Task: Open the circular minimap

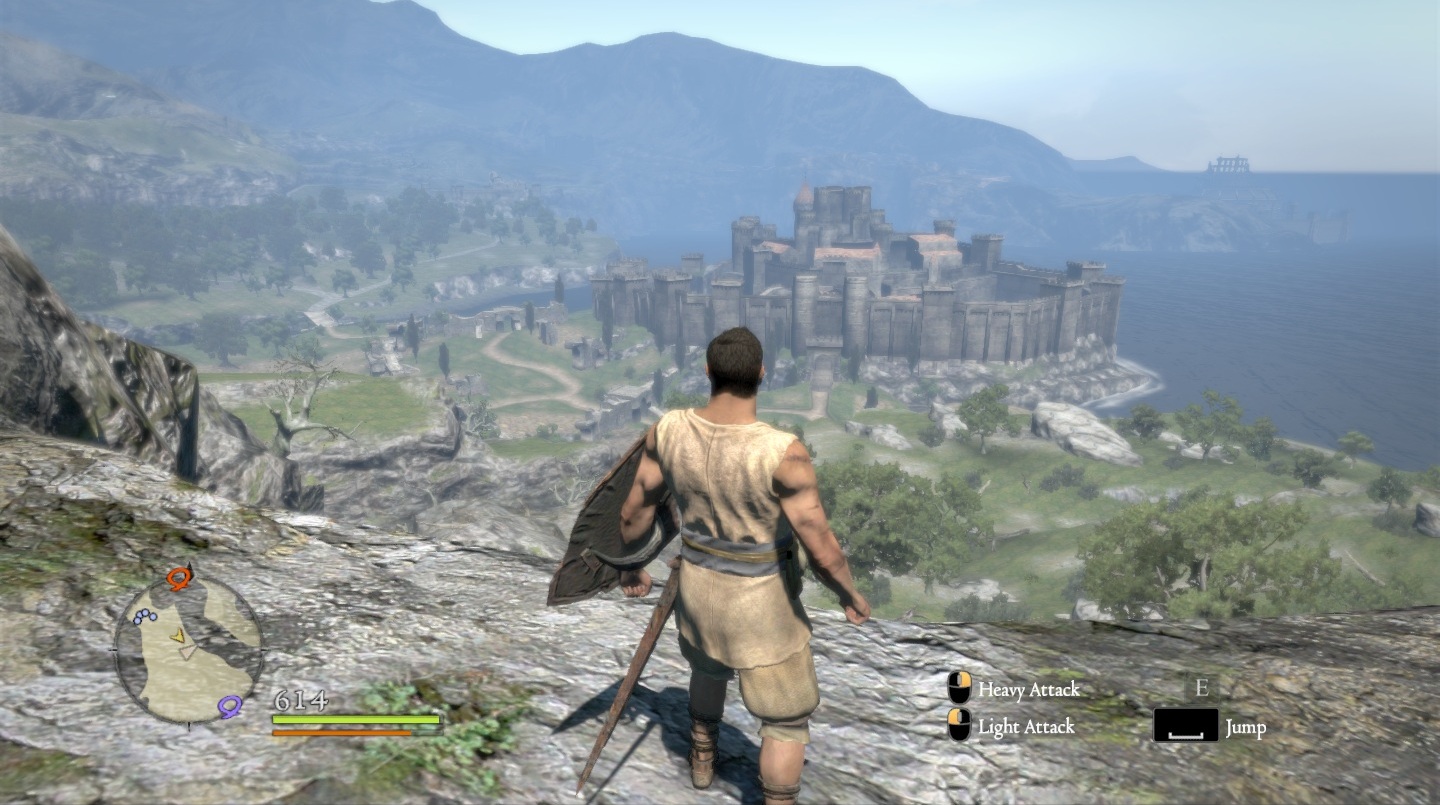Action: 188,648
